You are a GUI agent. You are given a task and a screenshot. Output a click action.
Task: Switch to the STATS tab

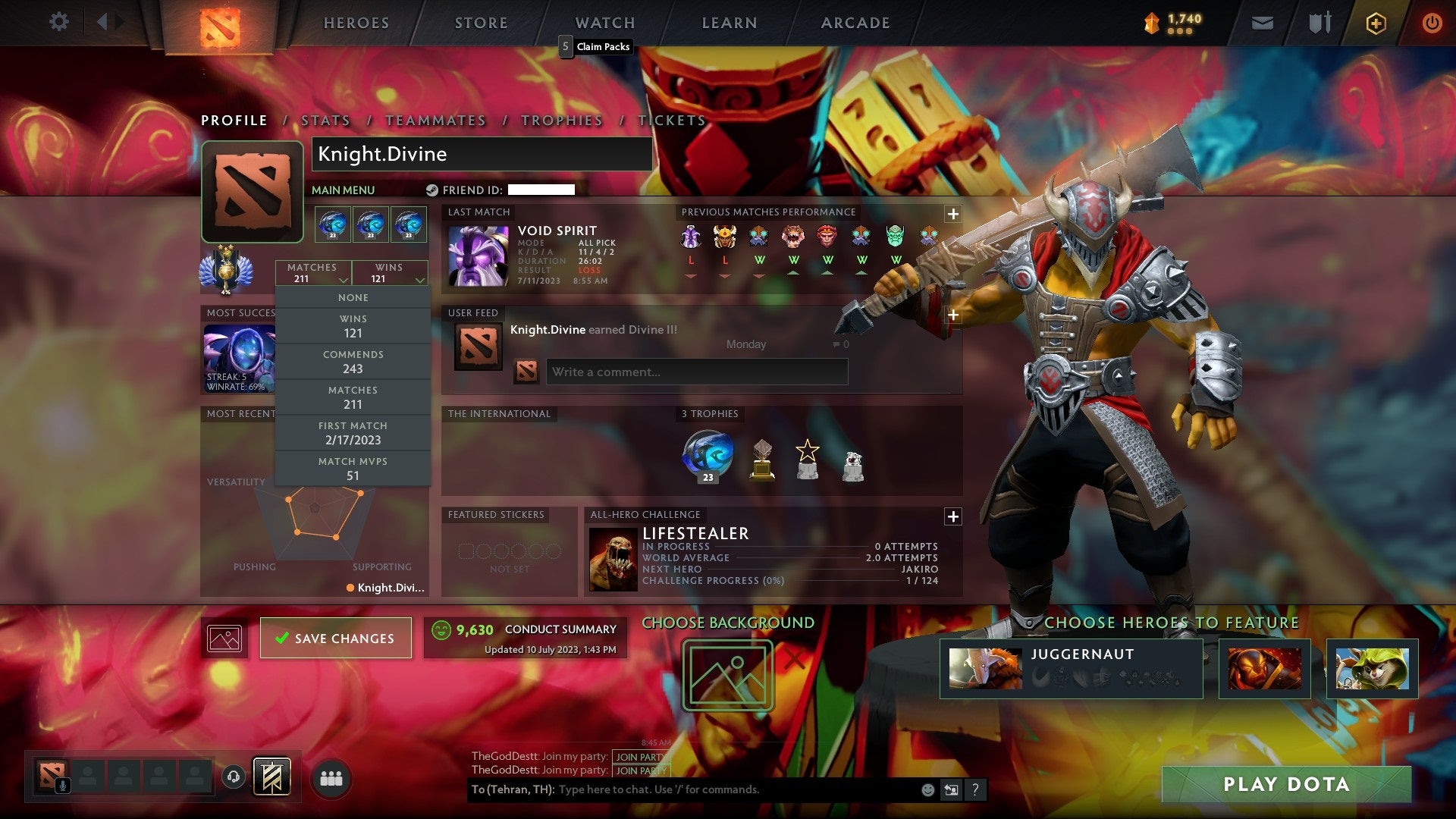pos(325,120)
